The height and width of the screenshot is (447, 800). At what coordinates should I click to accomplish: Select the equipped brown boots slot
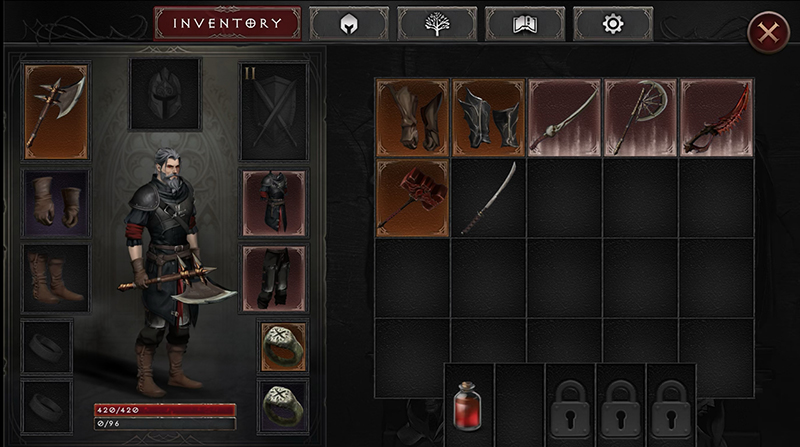(x=56, y=278)
